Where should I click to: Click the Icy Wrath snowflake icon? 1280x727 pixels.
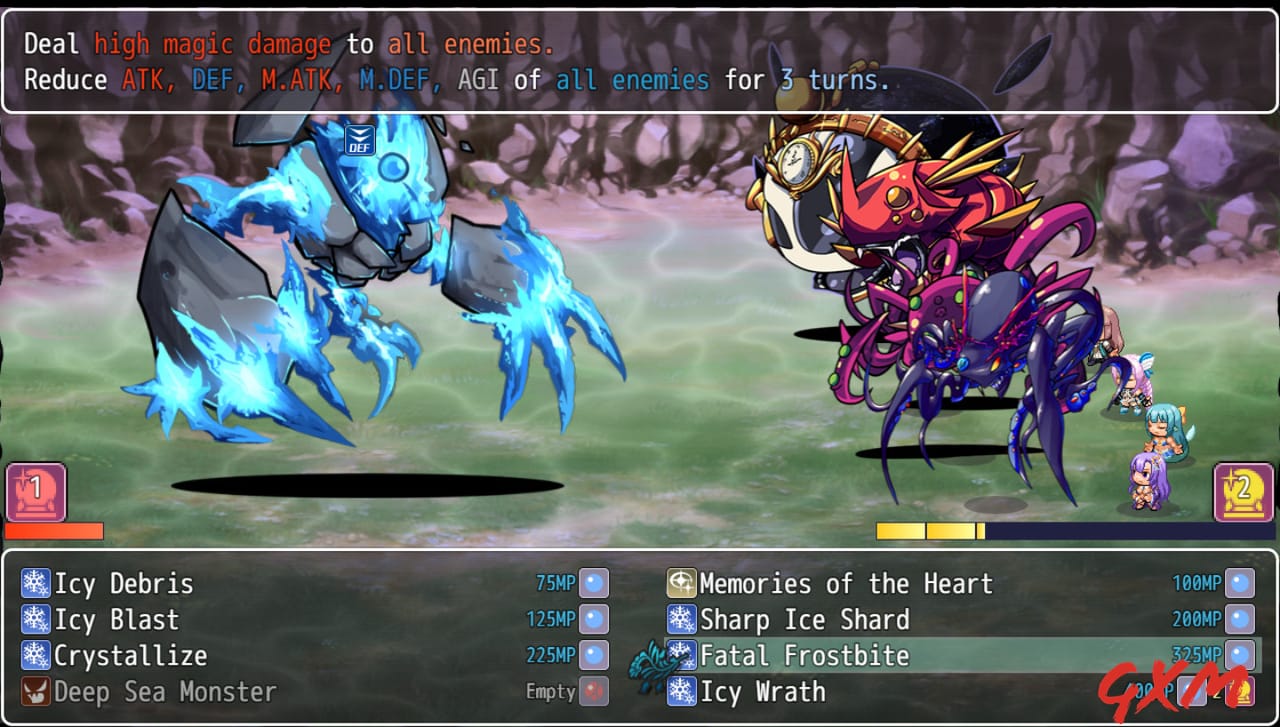684,692
